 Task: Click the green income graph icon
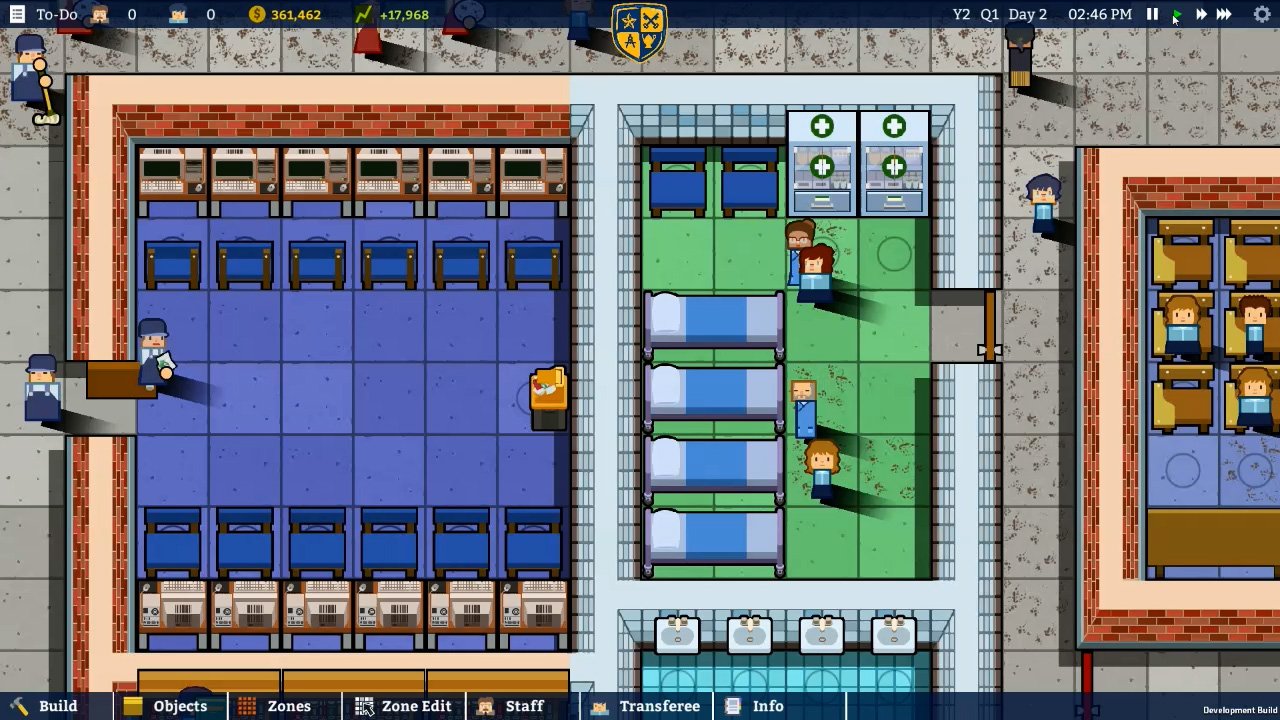coord(363,14)
